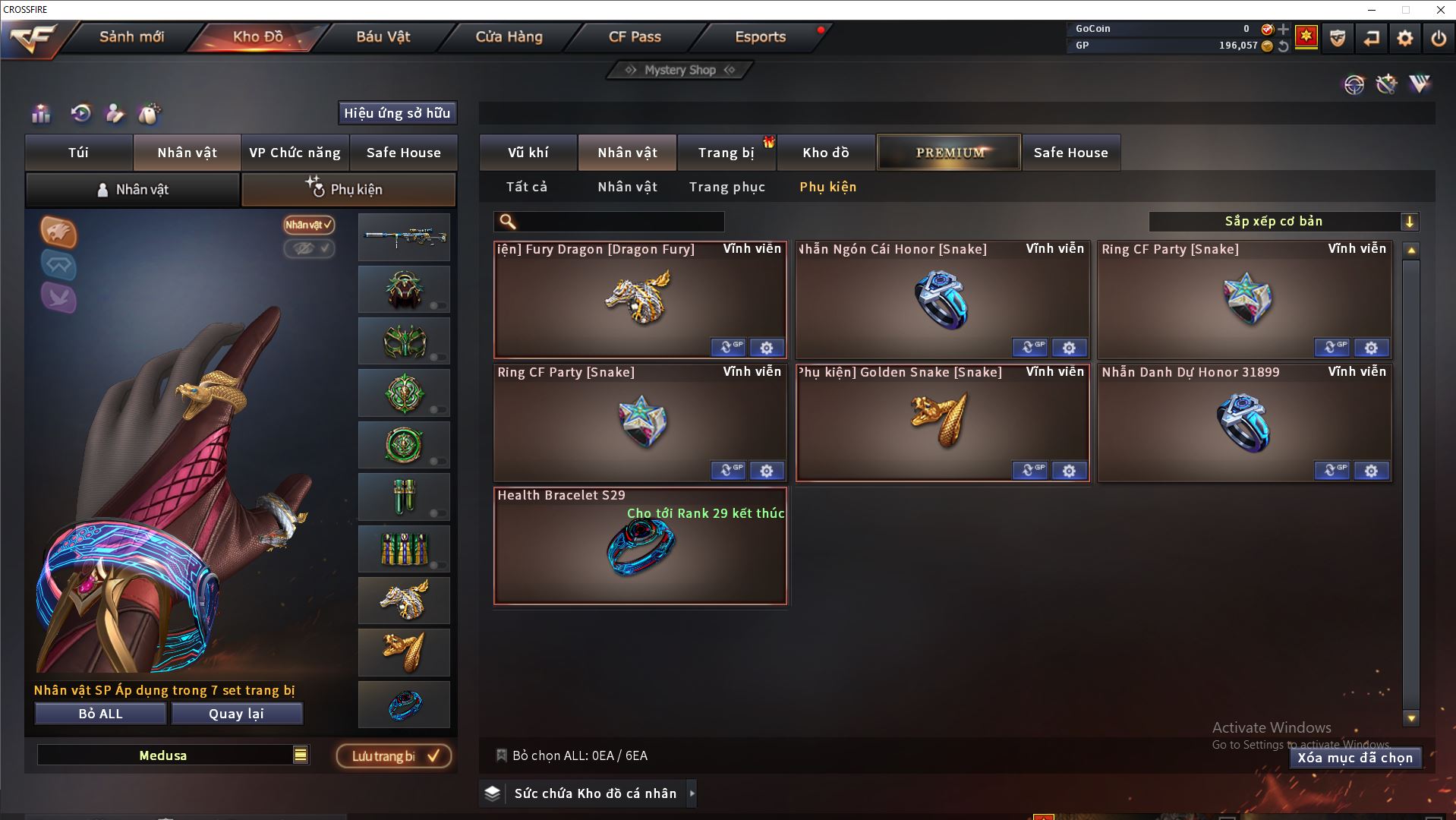
Task: Select the Nhẫn Danh Dự Honor 31899 ring
Action: click(x=1244, y=422)
